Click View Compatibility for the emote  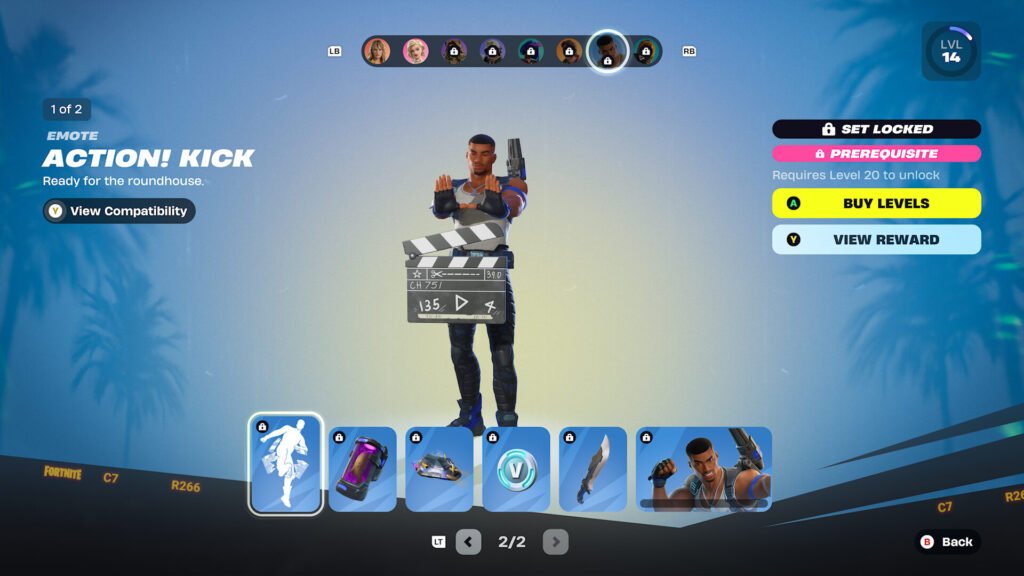coord(119,211)
